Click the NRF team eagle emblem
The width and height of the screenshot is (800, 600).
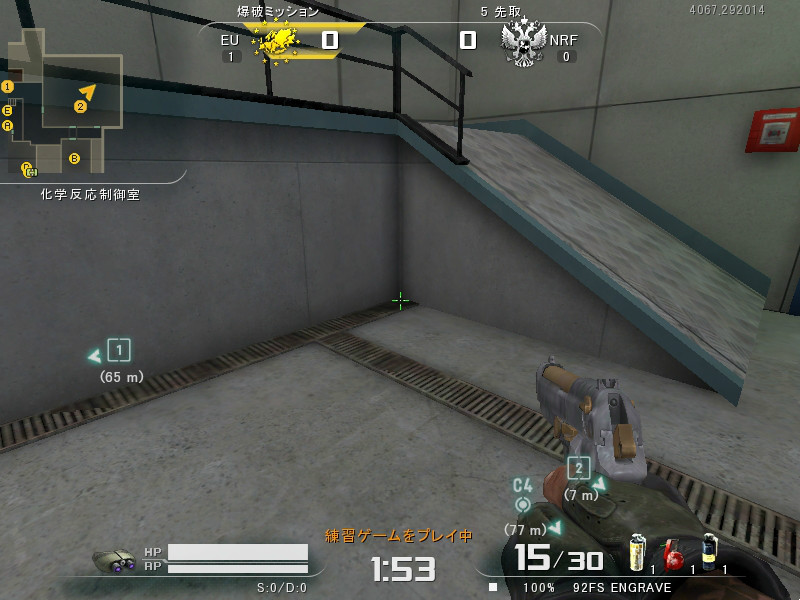521,43
